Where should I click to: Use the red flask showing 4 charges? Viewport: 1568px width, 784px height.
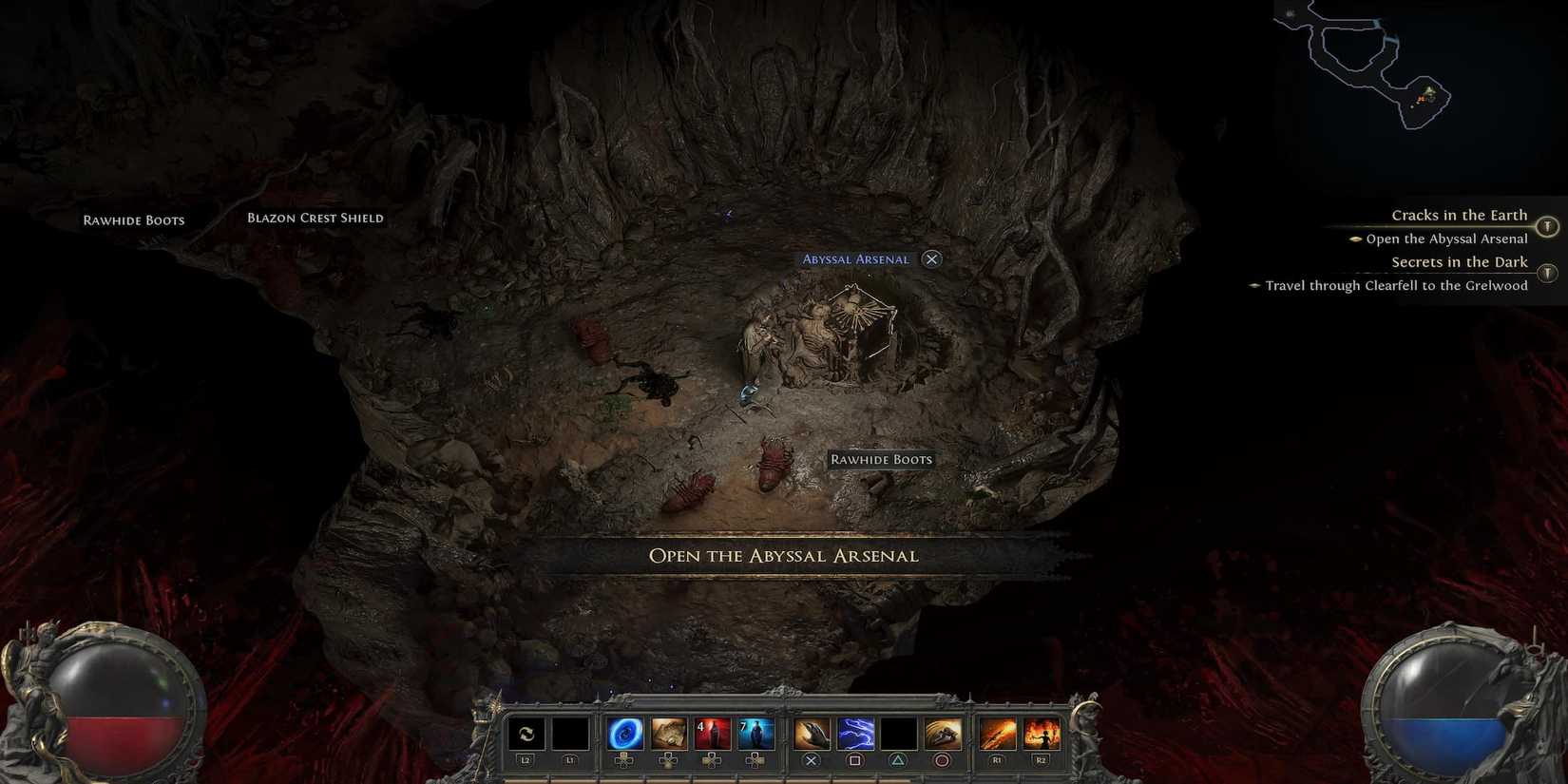point(711,732)
